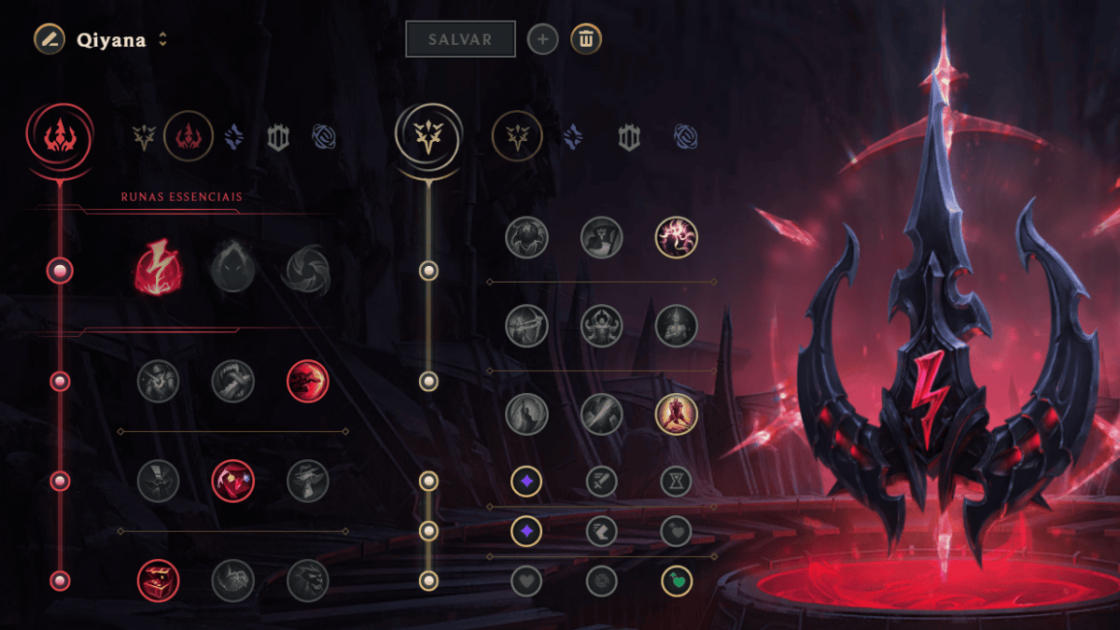The height and width of the screenshot is (630, 1120).
Task: Add a new rune page with plus button
Action: 542,39
